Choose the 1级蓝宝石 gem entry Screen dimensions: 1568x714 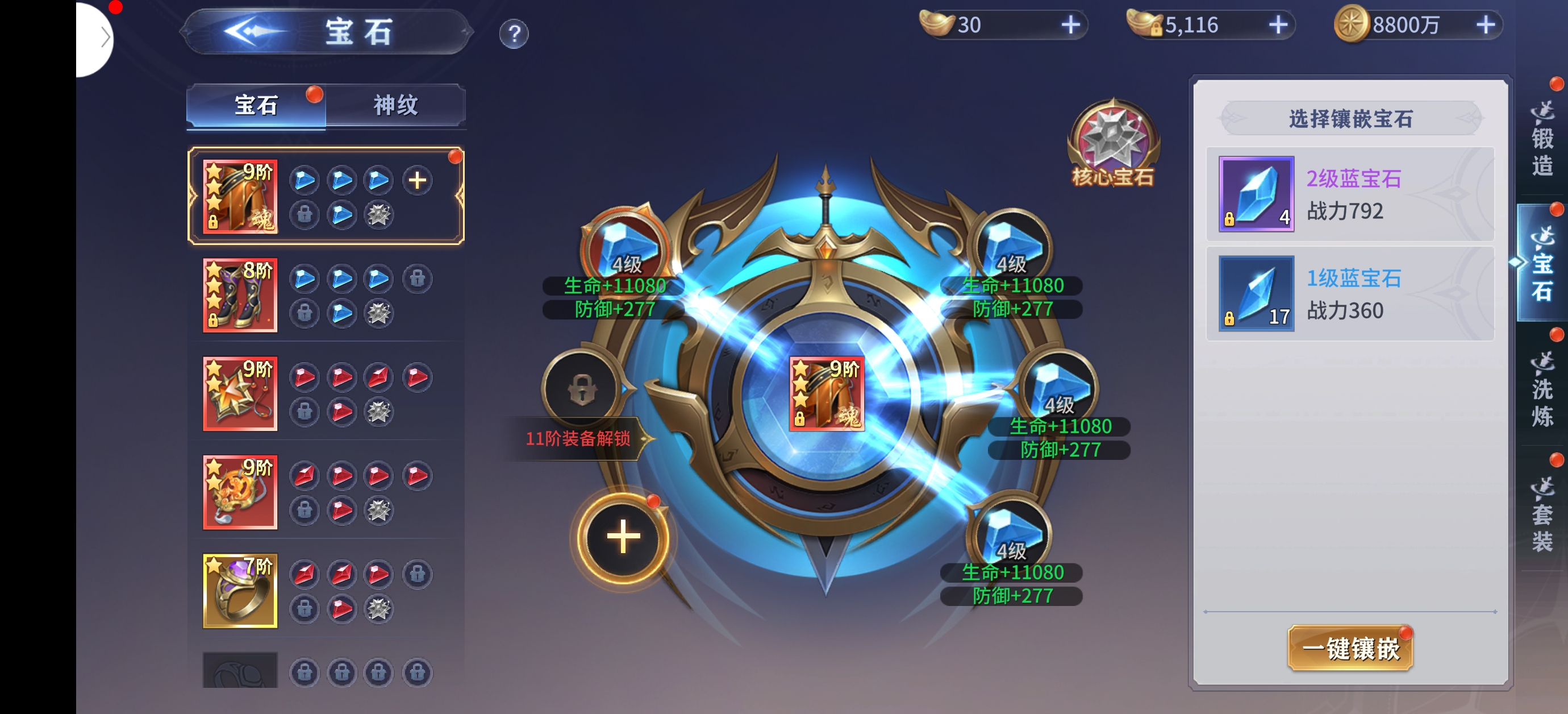(1349, 294)
